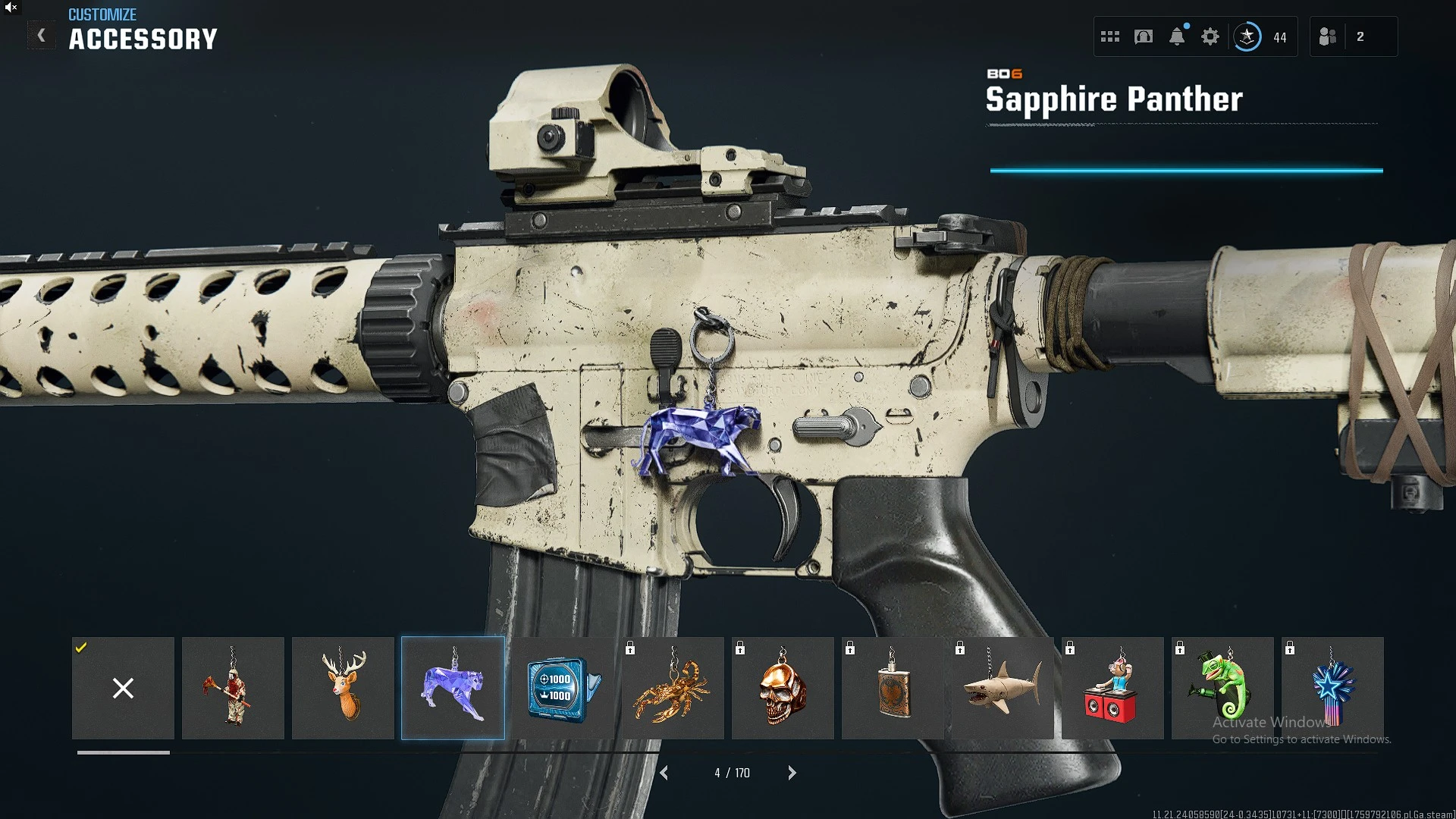Equip the axe-wielding figure charm
Viewport: 1456px width, 819px height.
[233, 688]
